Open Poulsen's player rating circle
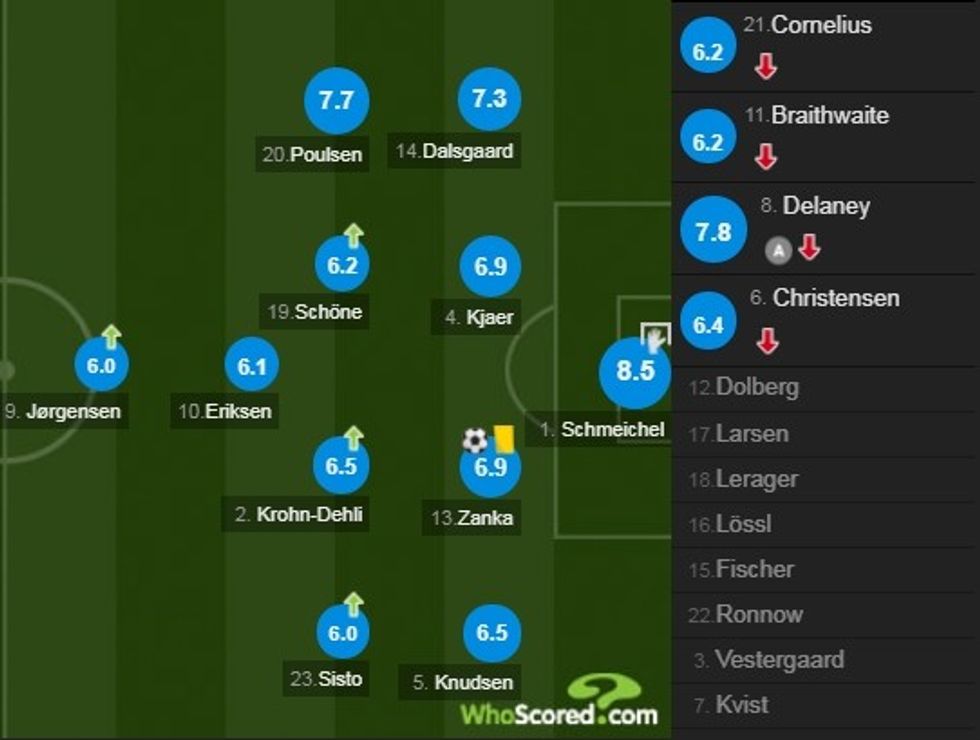This screenshot has width=980, height=740. tap(336, 101)
